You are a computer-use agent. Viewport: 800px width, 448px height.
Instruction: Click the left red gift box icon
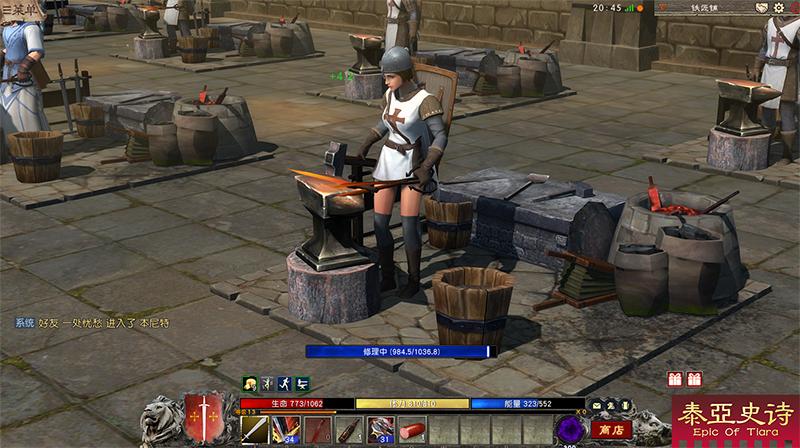point(675,379)
